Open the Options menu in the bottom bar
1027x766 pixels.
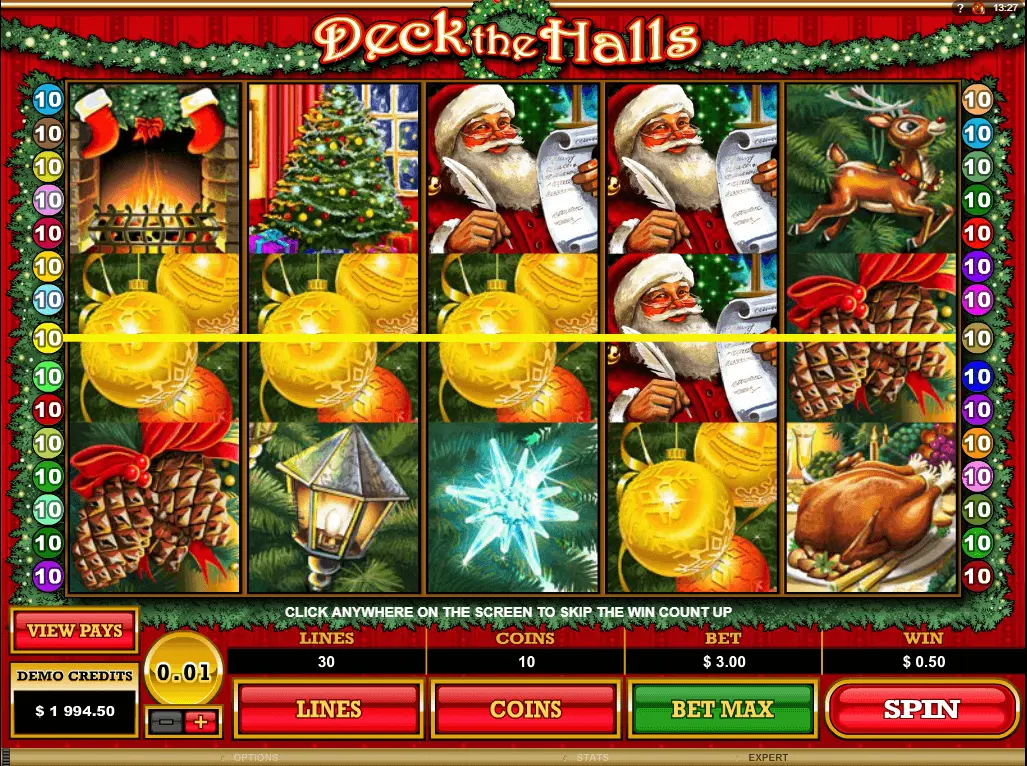click(255, 758)
